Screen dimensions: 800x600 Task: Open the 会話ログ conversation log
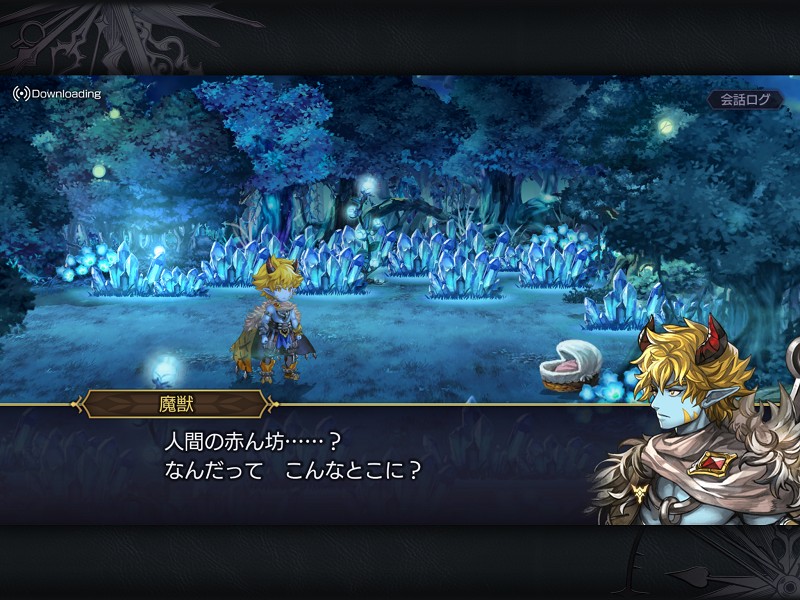(745, 100)
